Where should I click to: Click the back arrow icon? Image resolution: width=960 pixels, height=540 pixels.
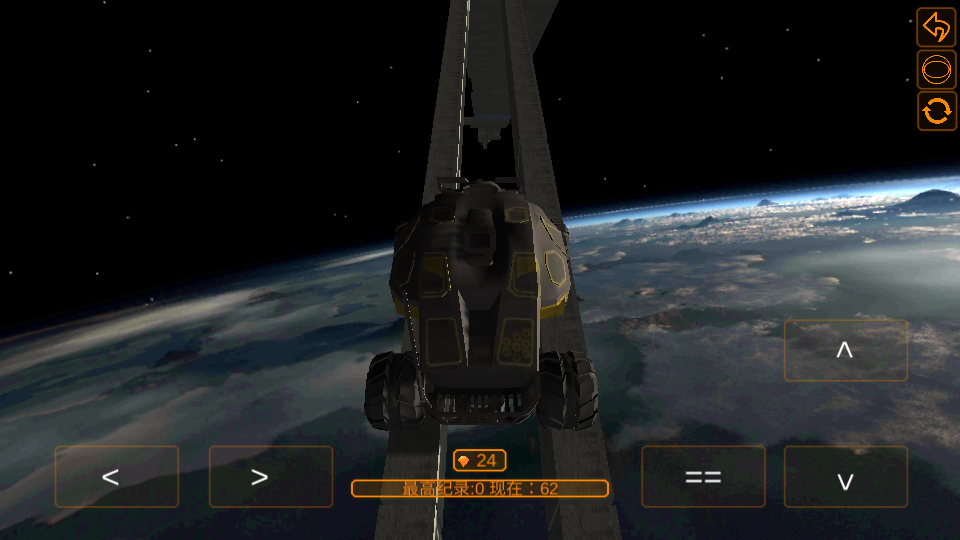pos(937,27)
